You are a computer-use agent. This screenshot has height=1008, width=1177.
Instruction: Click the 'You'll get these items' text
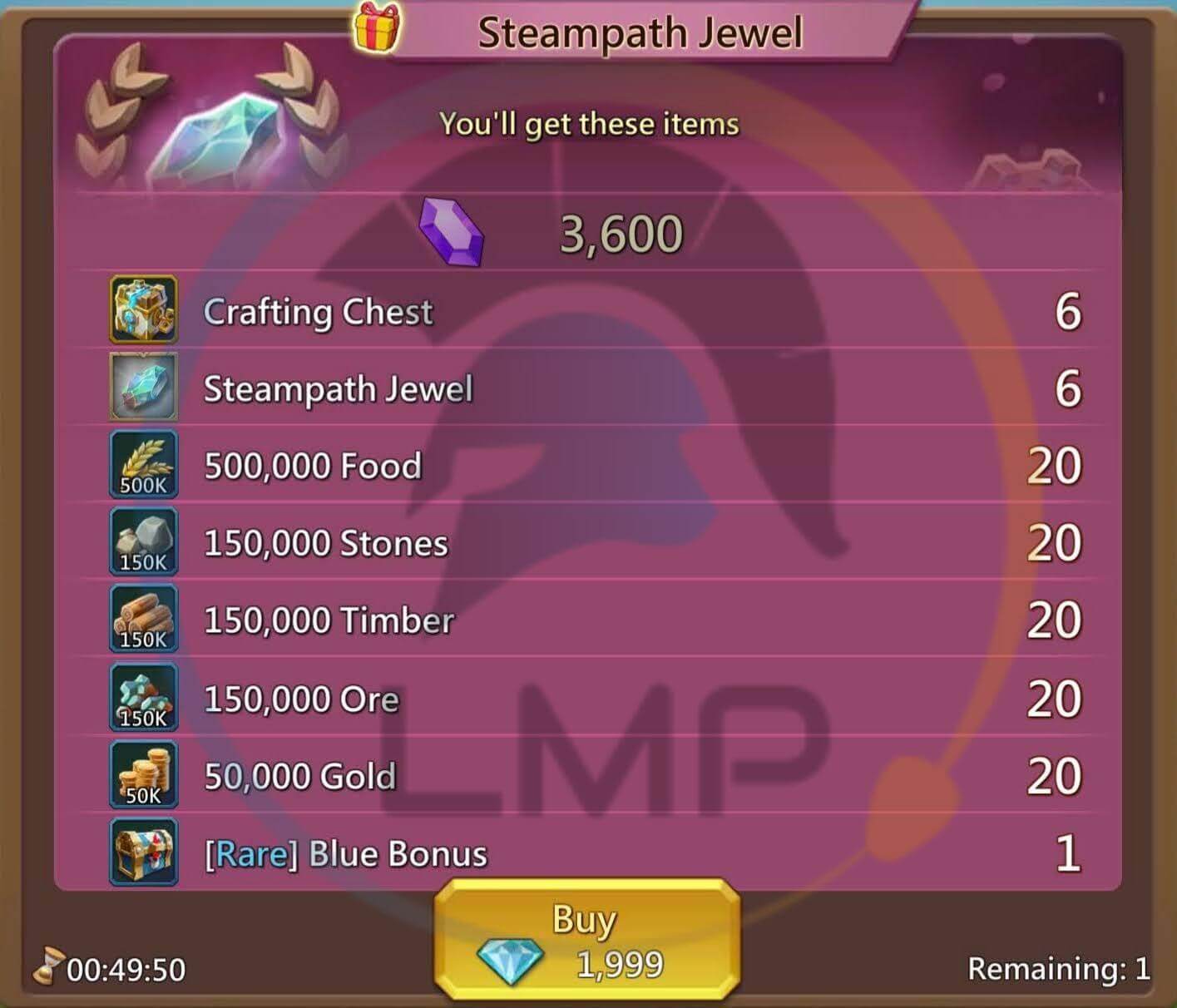pos(589,123)
